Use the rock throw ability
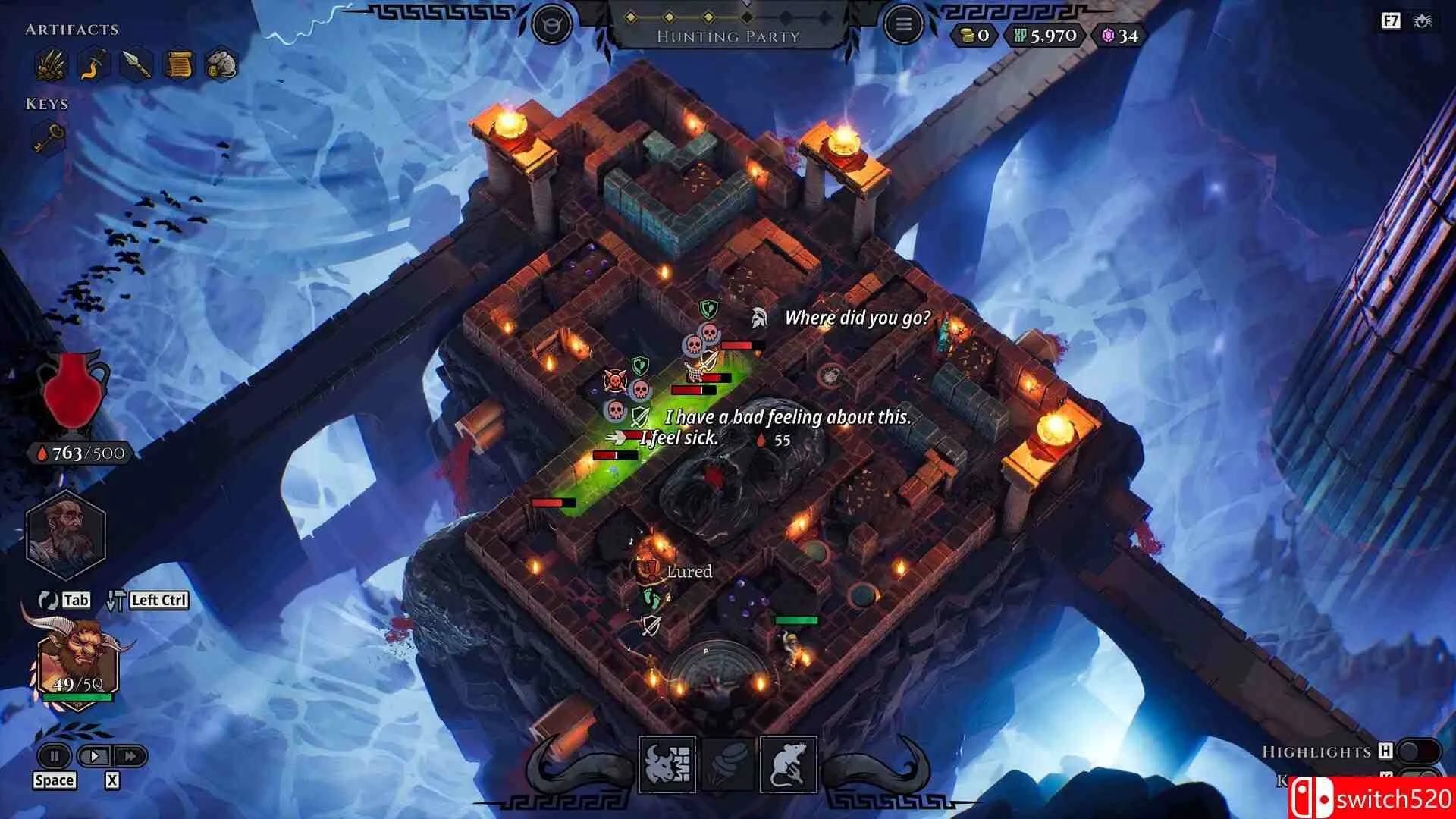The image size is (1456, 819). [728, 764]
